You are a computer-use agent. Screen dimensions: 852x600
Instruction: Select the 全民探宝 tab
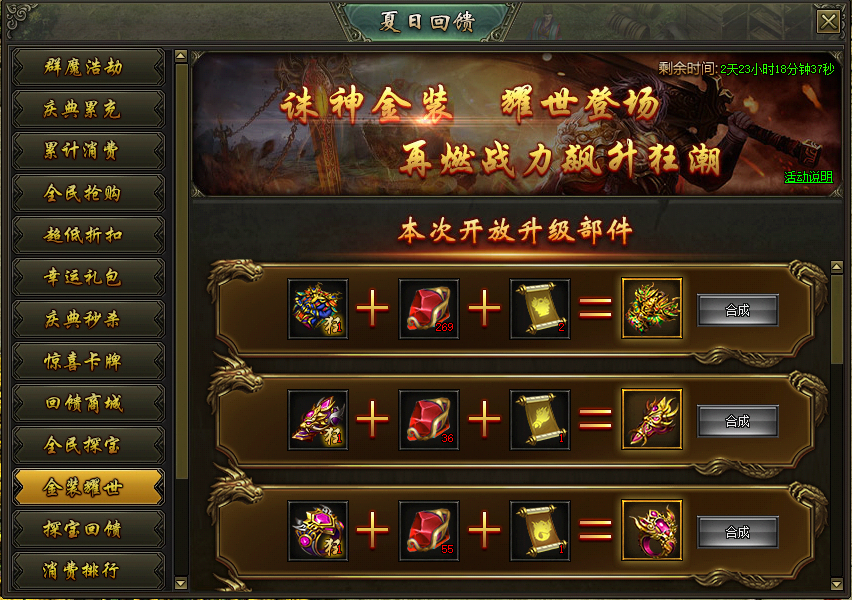(88, 445)
